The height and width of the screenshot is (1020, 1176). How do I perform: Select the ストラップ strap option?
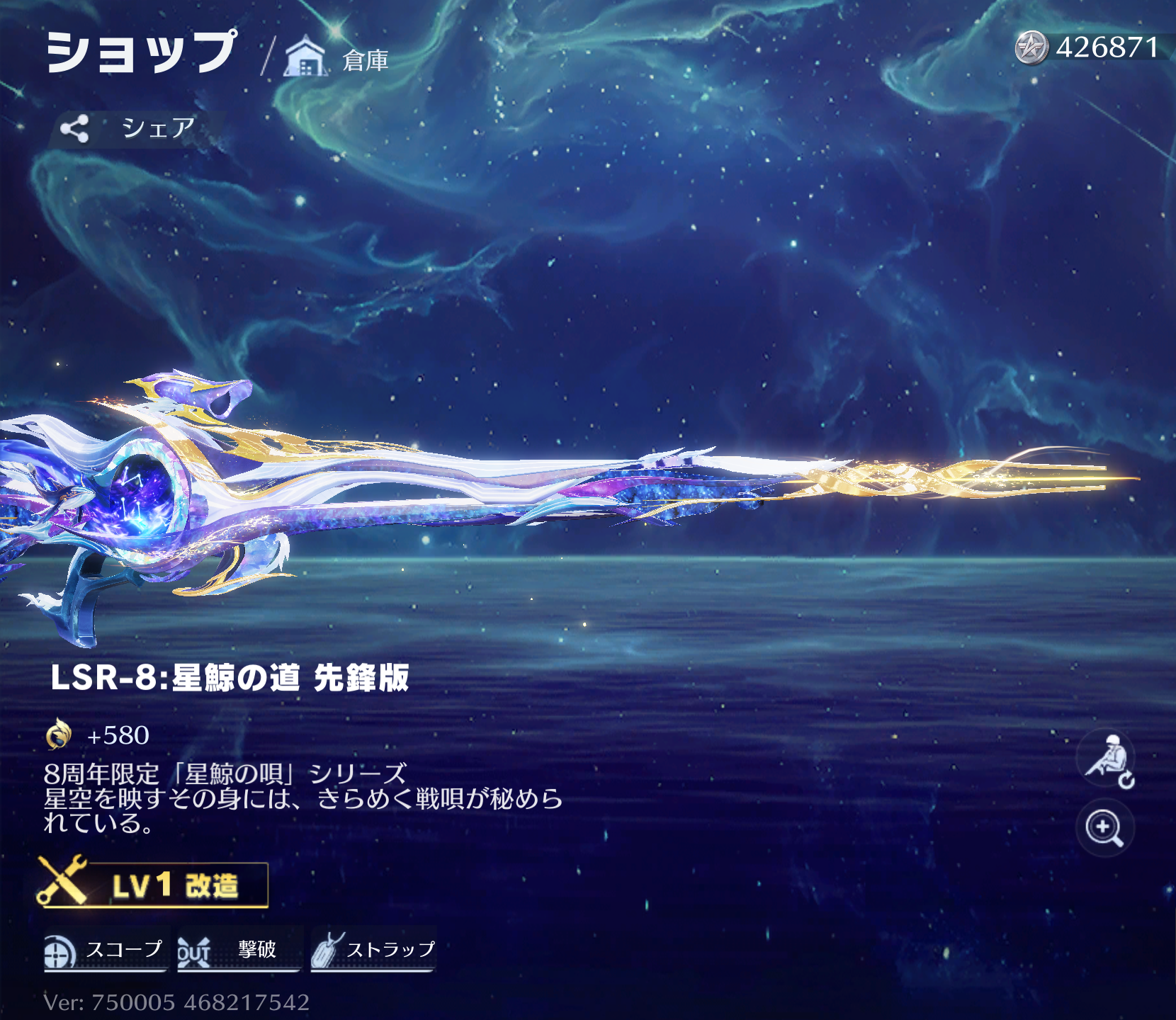click(373, 950)
